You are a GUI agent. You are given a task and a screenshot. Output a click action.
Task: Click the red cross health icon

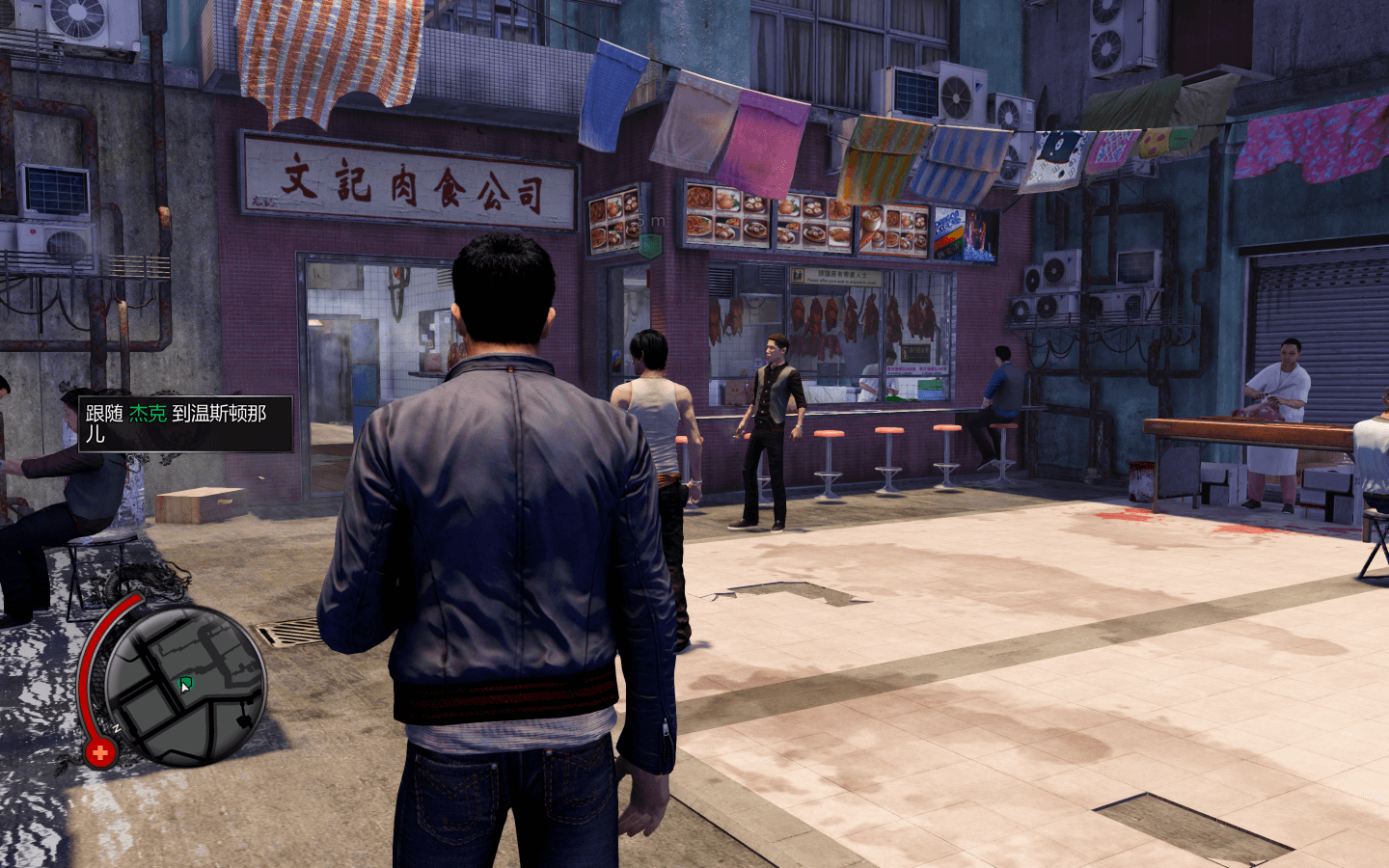coord(100,752)
